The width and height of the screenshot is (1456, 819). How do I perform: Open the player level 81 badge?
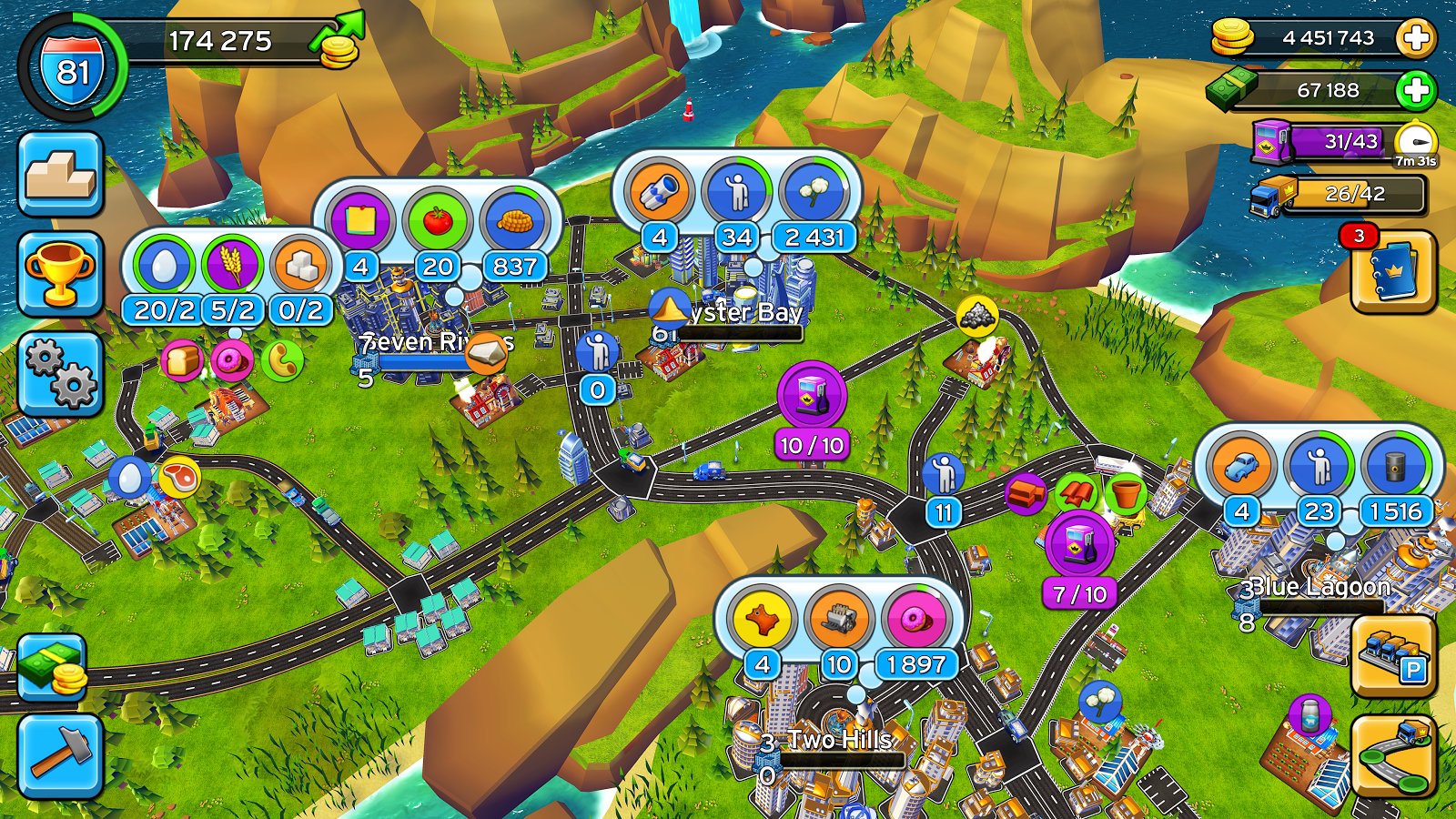click(73, 68)
